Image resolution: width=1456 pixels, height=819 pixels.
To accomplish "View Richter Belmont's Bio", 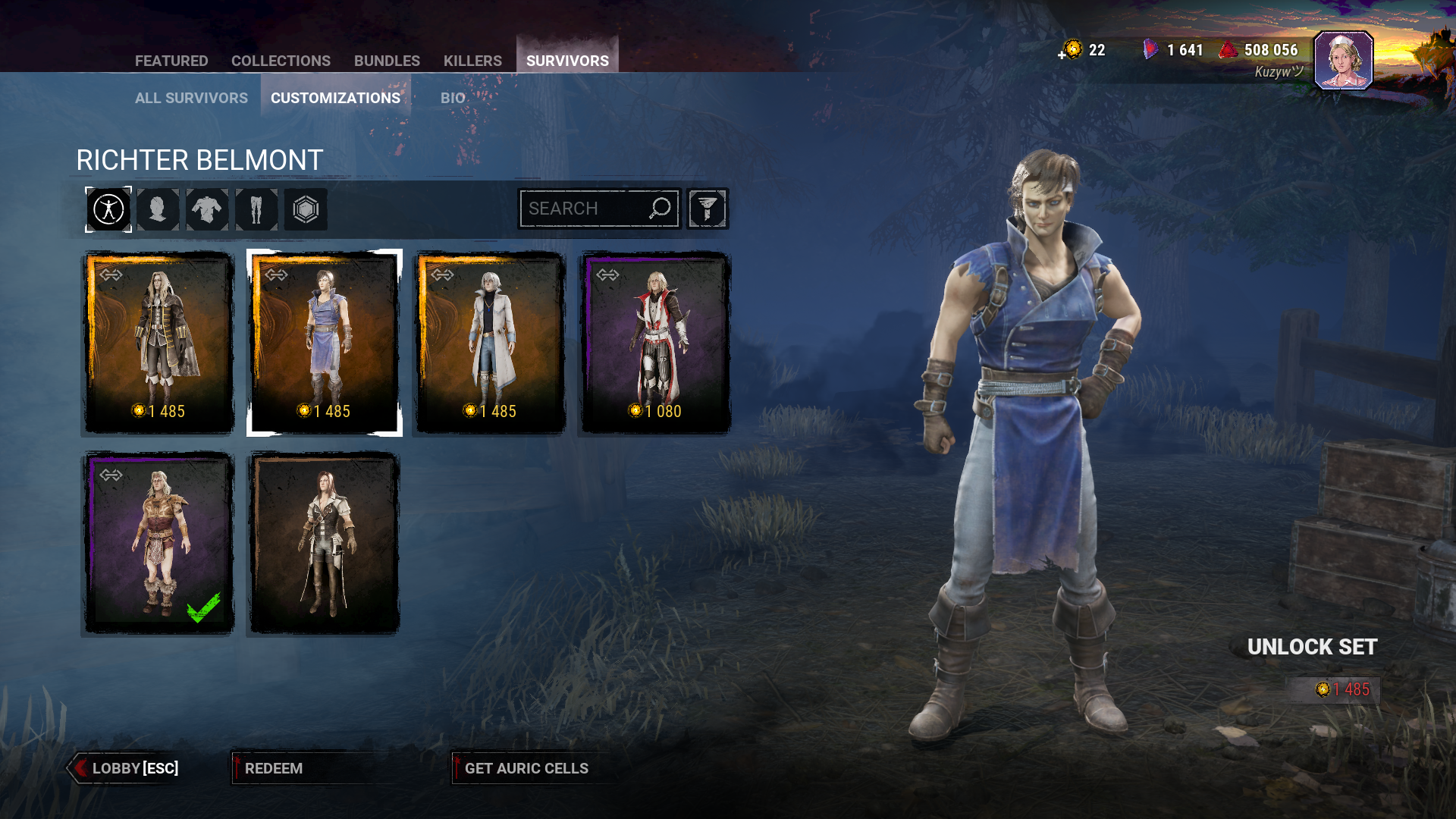I will (x=453, y=98).
